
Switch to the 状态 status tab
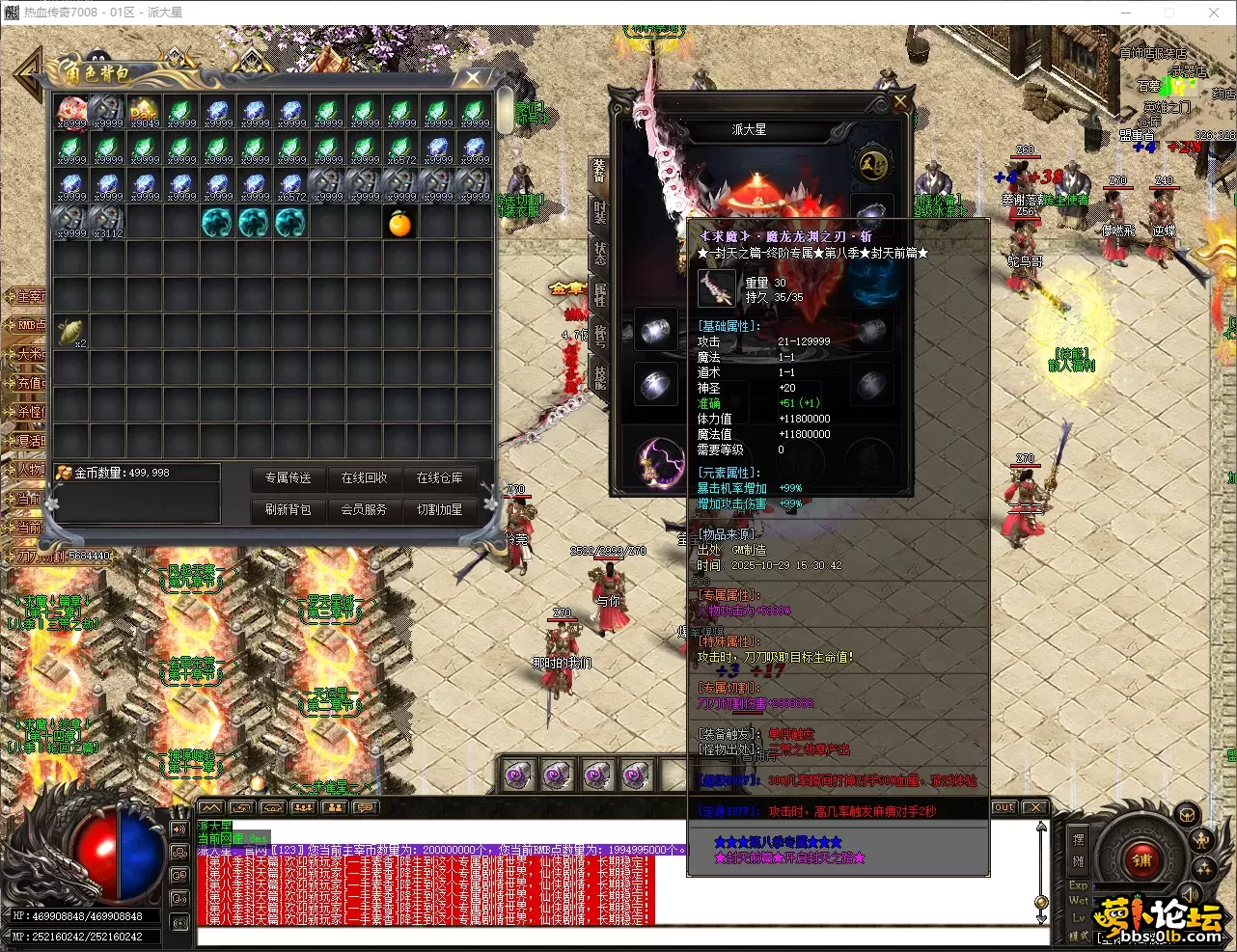coord(599,253)
